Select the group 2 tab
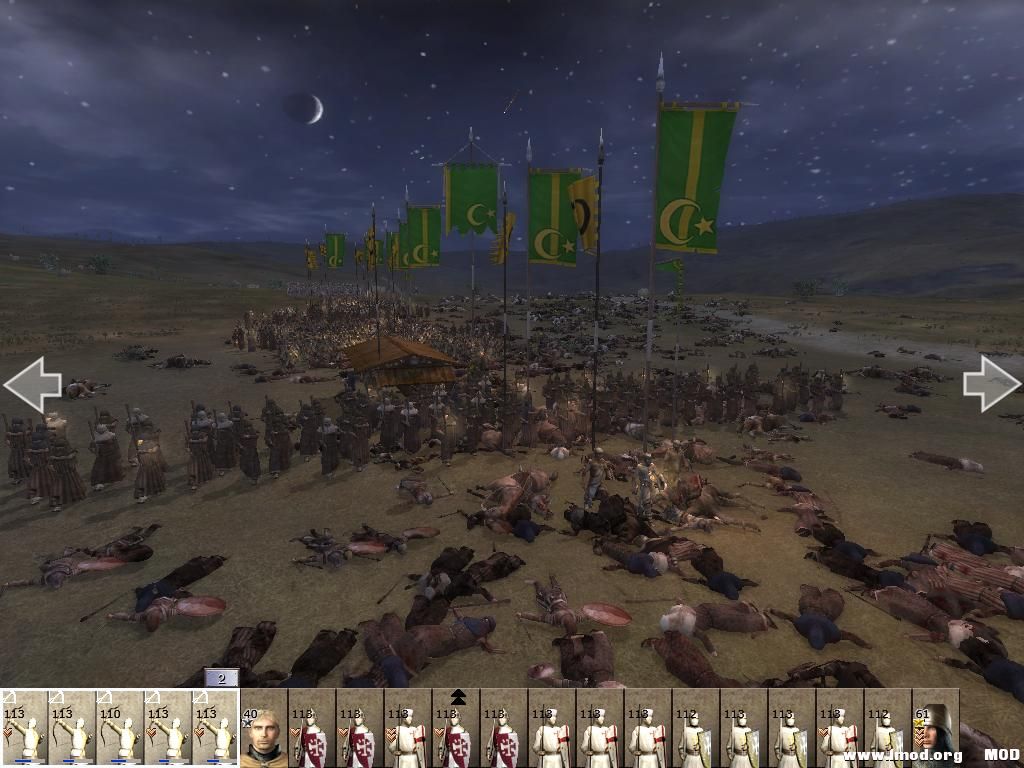 click(x=221, y=678)
